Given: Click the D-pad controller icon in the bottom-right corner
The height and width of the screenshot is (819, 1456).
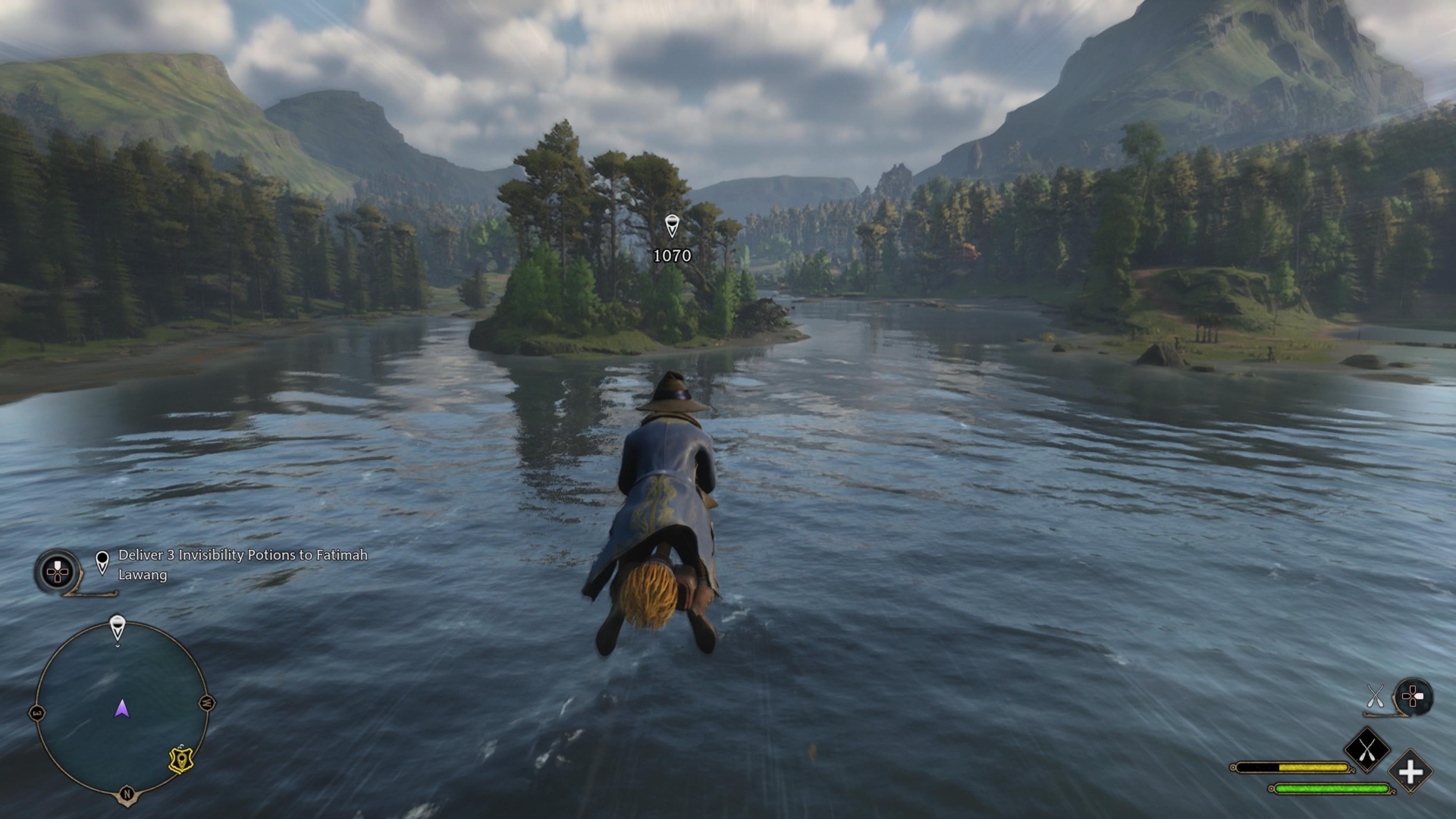Looking at the screenshot, I should pyautogui.click(x=1414, y=695).
